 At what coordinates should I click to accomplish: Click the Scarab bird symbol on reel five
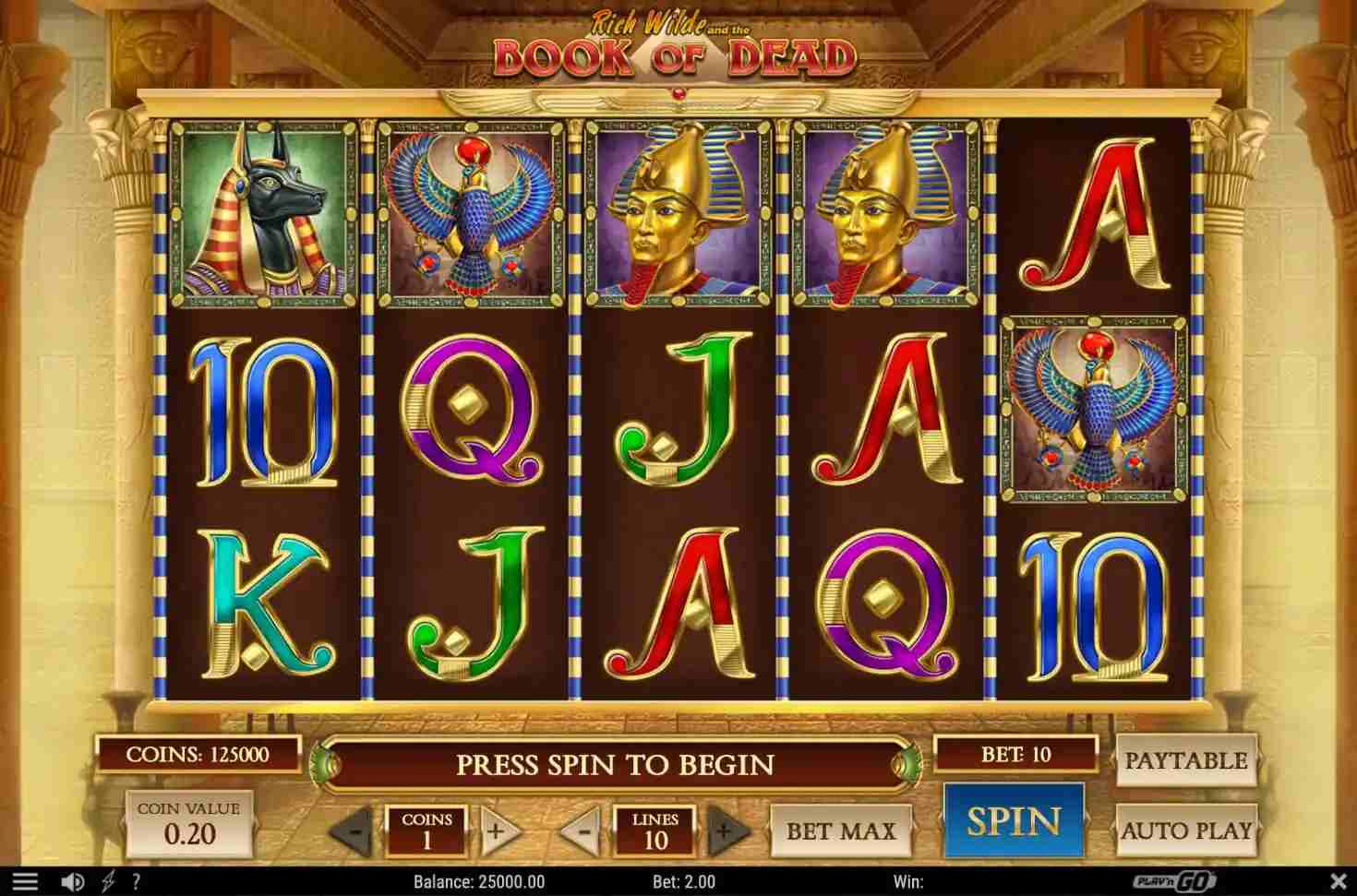pyautogui.click(x=1090, y=410)
